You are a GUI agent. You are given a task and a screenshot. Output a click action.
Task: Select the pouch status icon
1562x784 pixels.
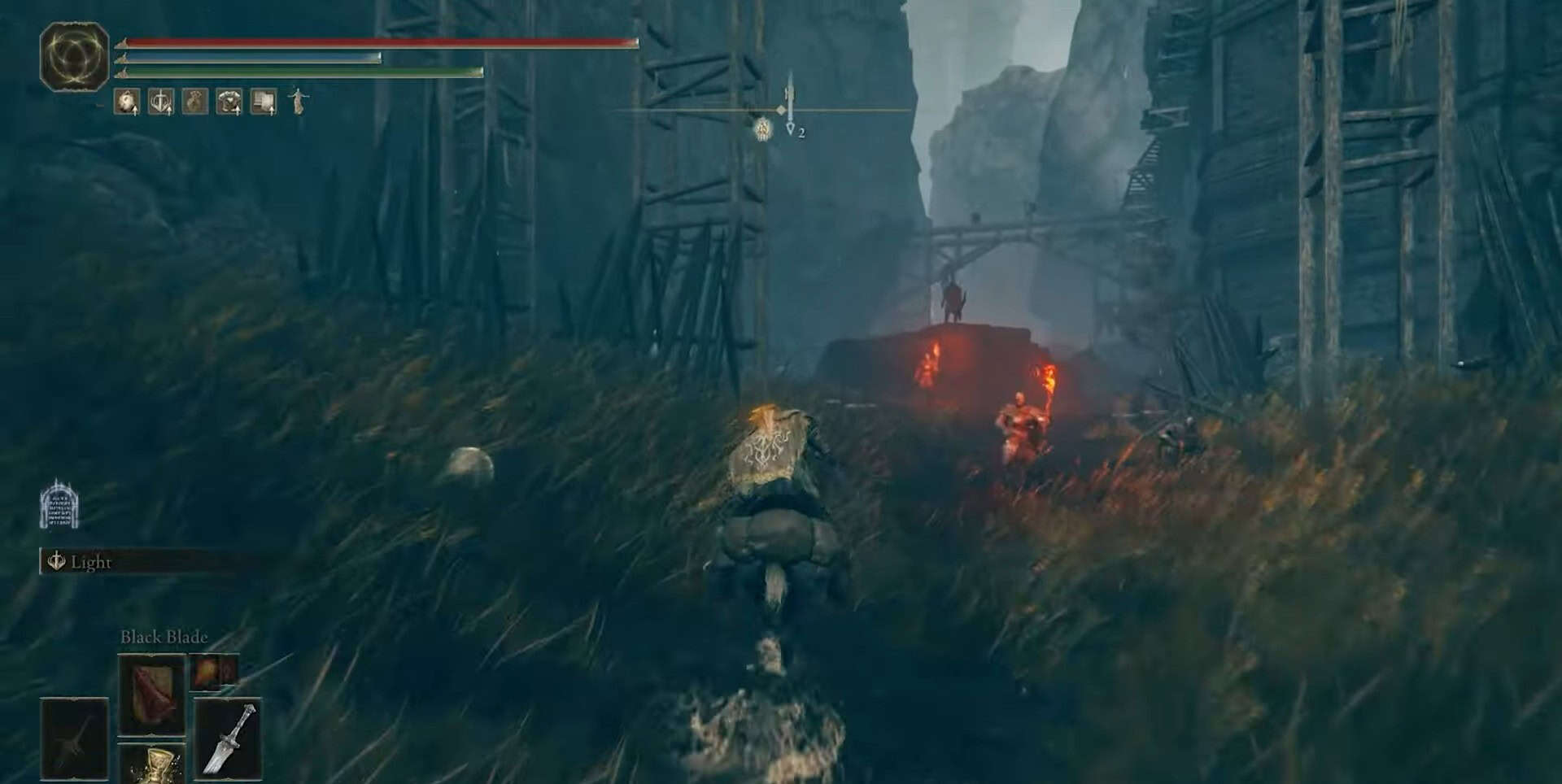point(195,102)
